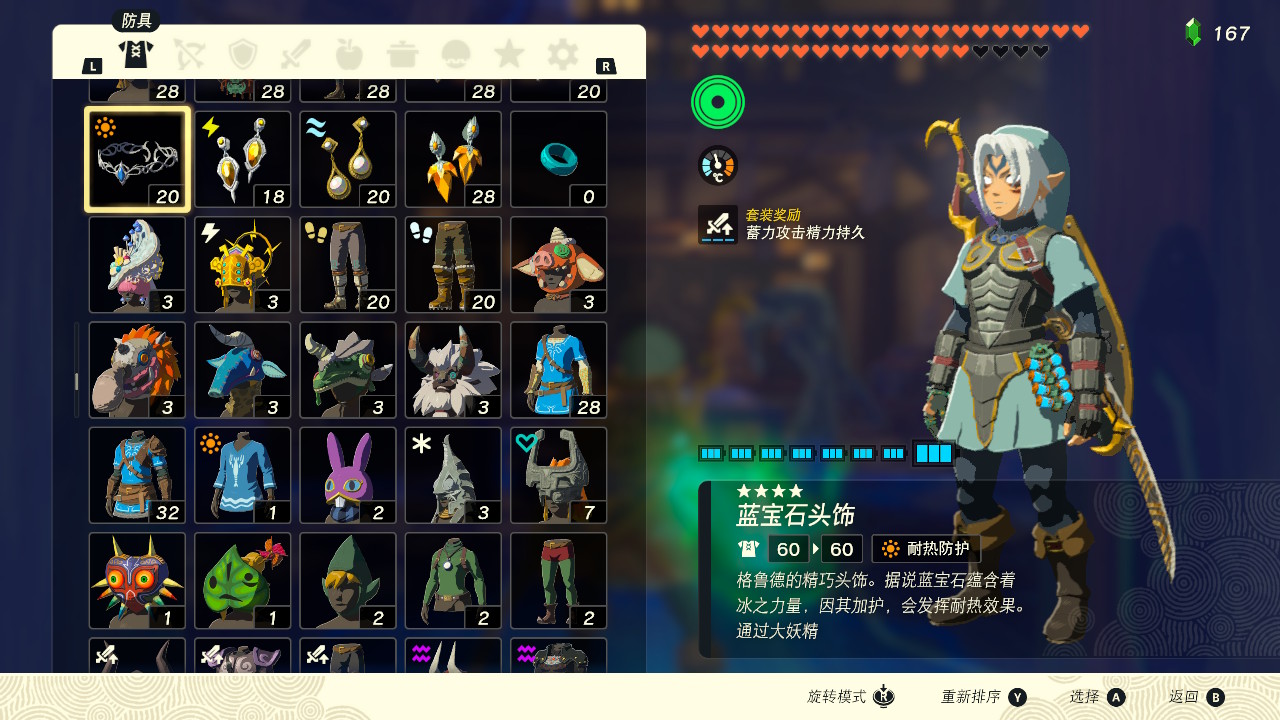1280x720 pixels.
Task: Open the system gear tab
Action: point(563,53)
